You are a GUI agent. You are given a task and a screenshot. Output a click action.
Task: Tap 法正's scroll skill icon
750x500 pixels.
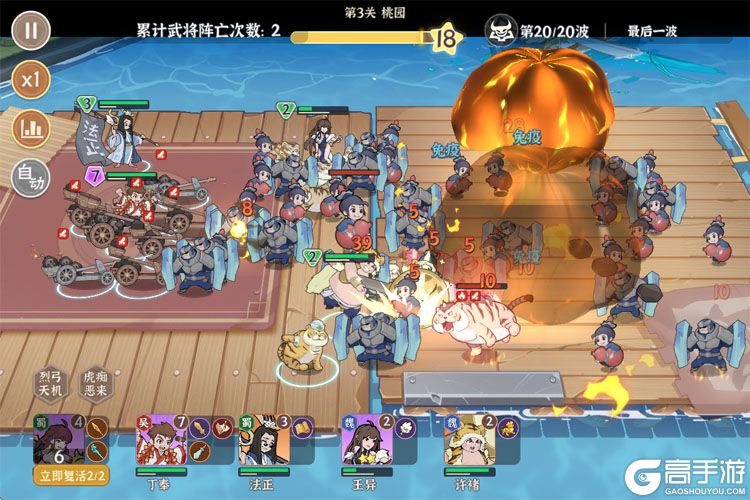(x=302, y=428)
